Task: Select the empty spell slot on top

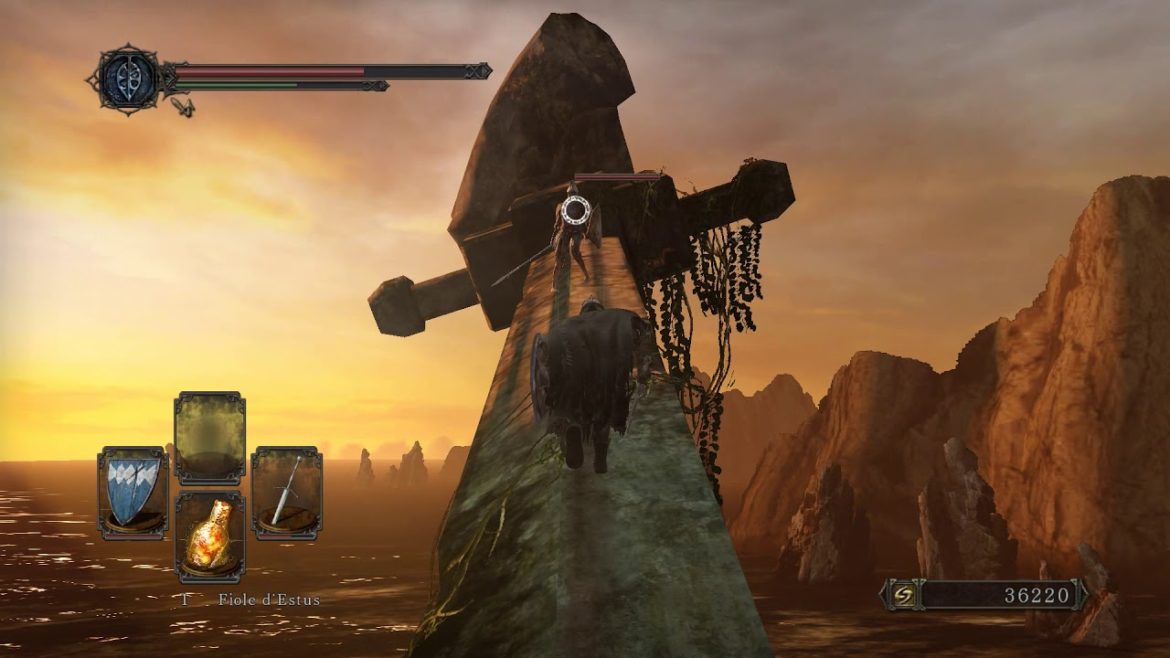Action: 210,438
